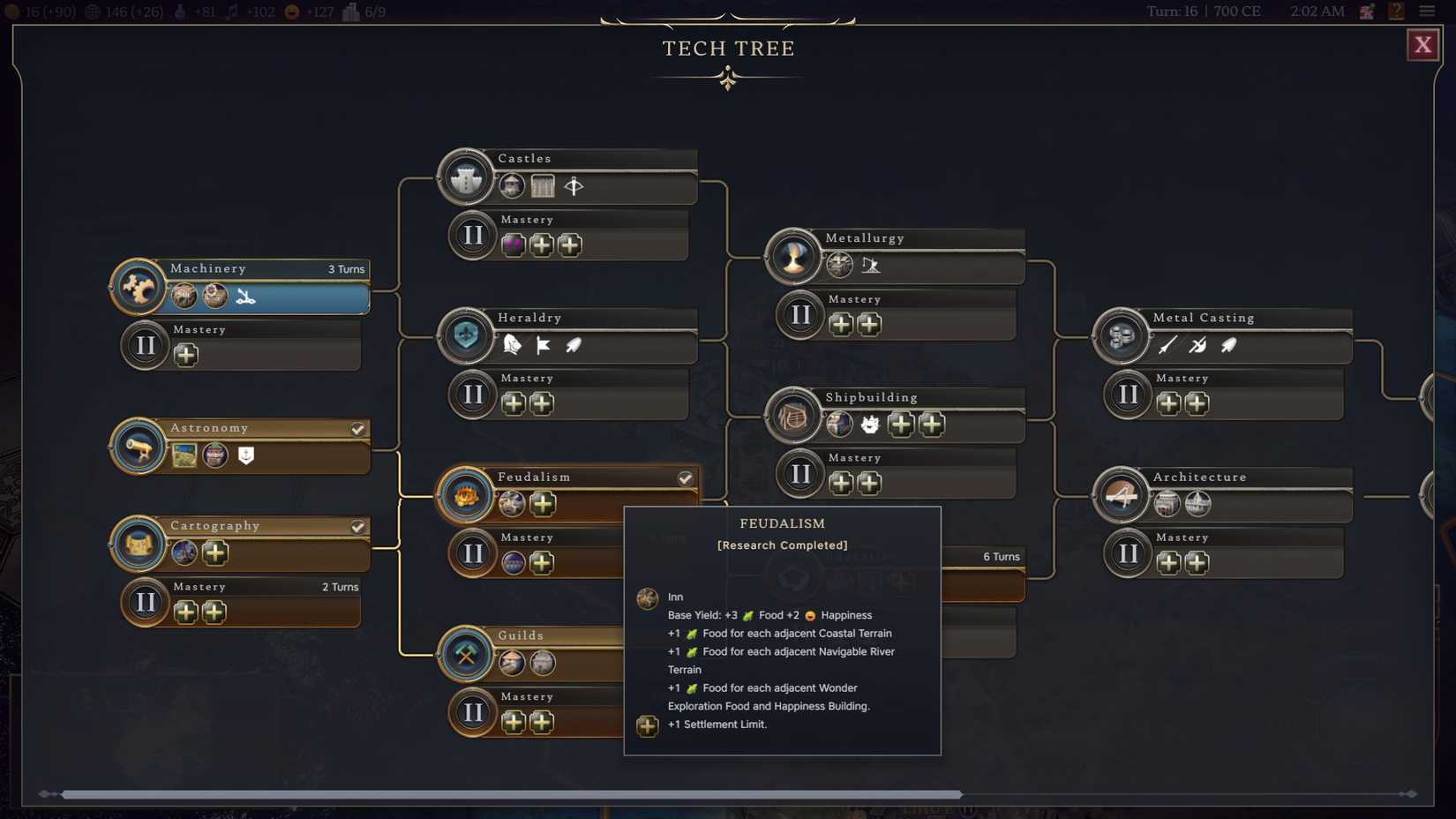
Task: Select the Machinery technology to research
Action: [x=139, y=287]
